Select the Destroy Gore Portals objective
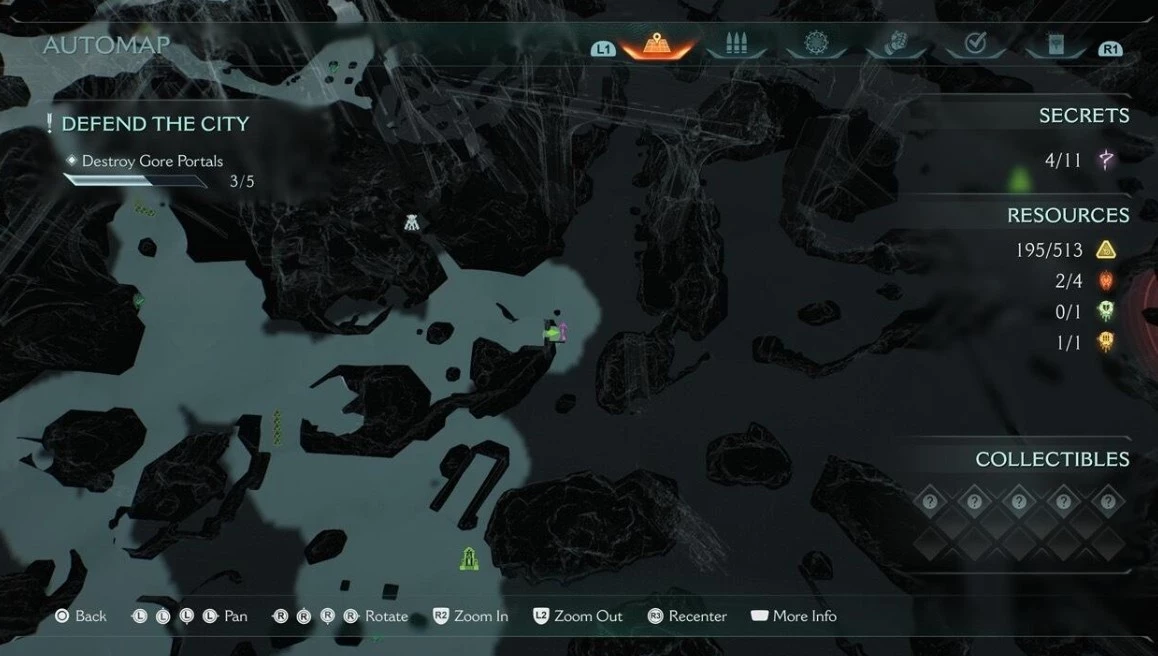 [152, 161]
